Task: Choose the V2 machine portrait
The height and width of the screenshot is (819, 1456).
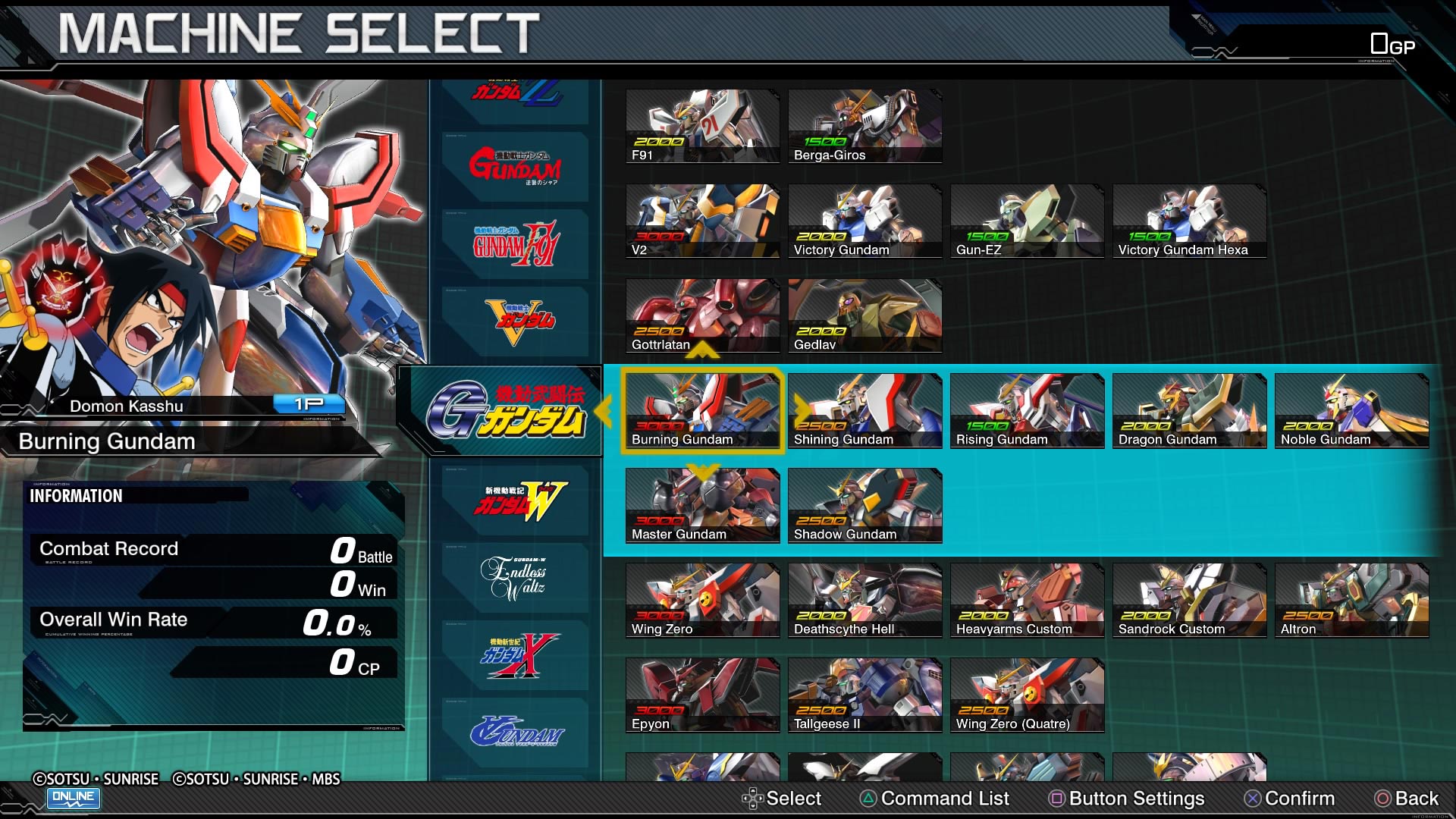Action: pyautogui.click(x=702, y=220)
